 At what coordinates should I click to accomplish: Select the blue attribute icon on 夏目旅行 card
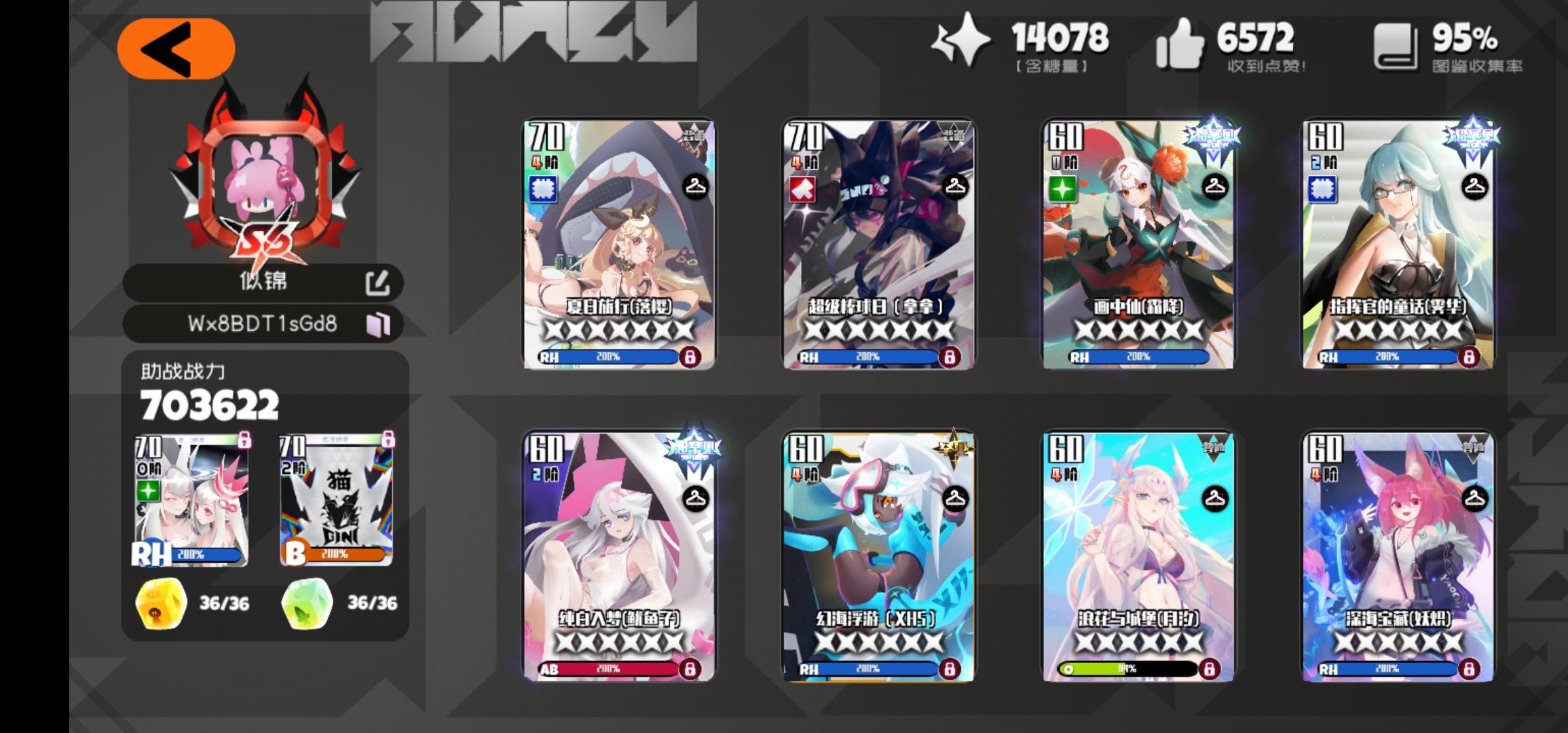tap(542, 189)
